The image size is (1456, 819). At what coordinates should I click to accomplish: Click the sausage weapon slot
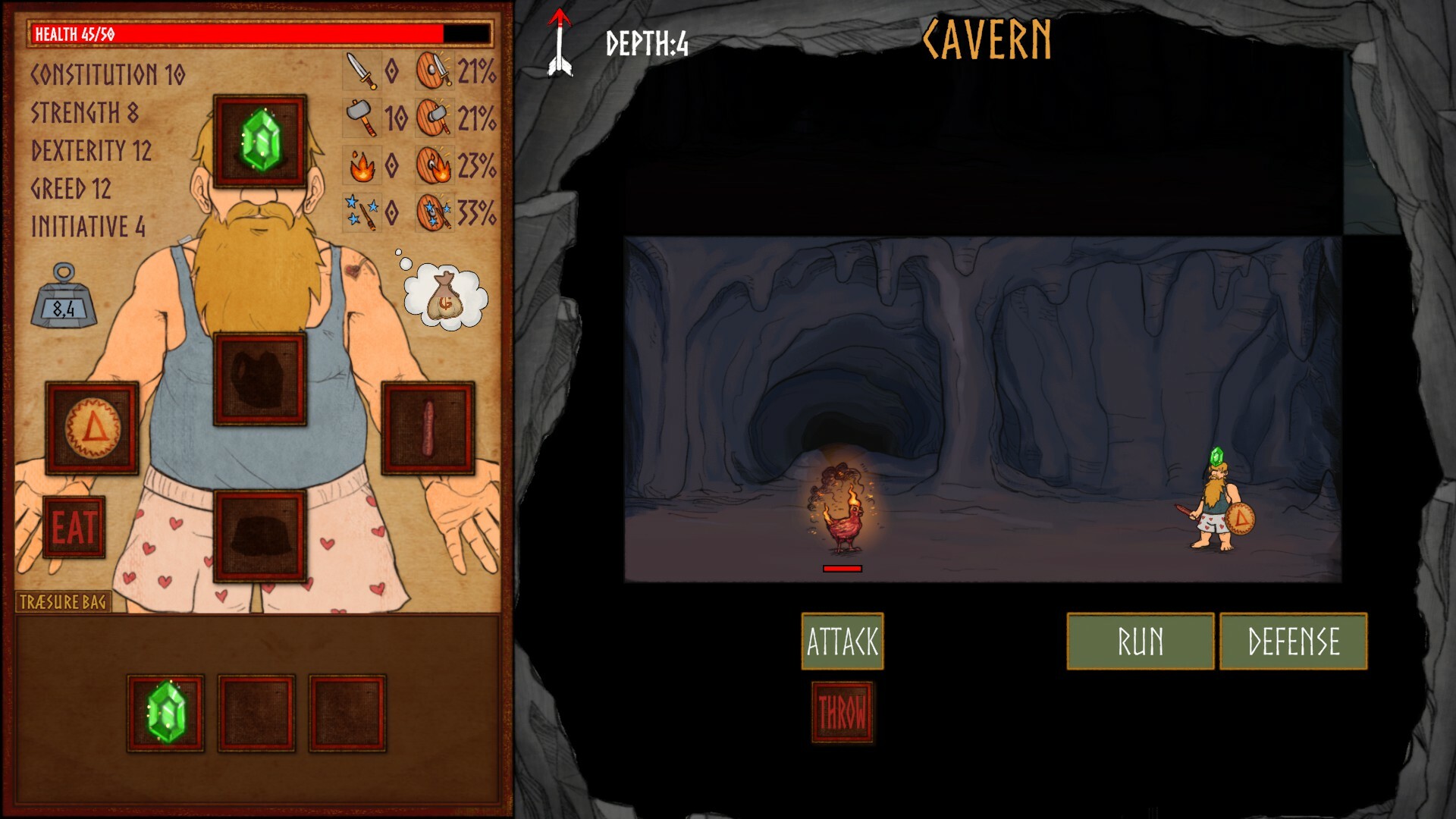pos(430,426)
